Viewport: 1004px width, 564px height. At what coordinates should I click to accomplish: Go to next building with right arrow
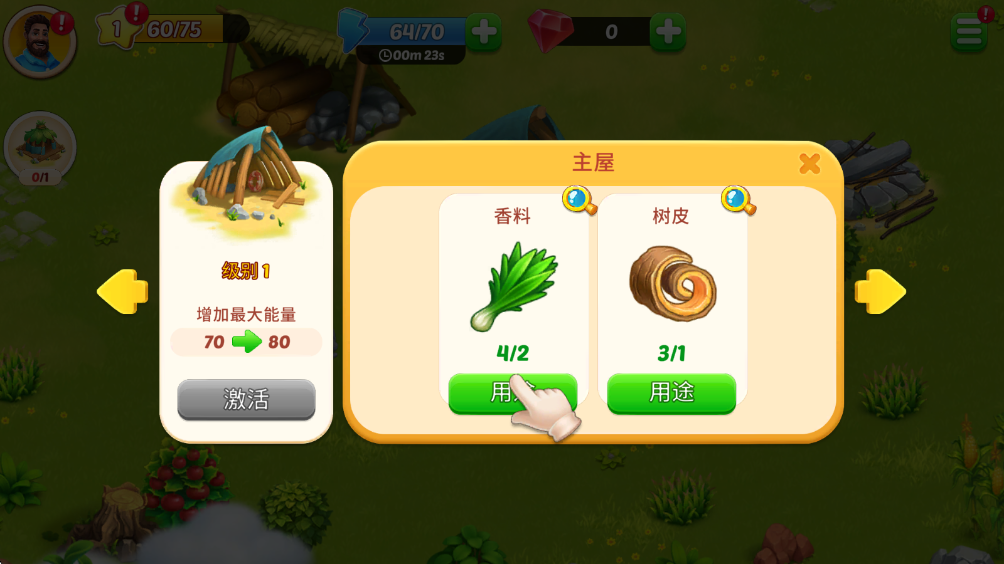point(880,292)
